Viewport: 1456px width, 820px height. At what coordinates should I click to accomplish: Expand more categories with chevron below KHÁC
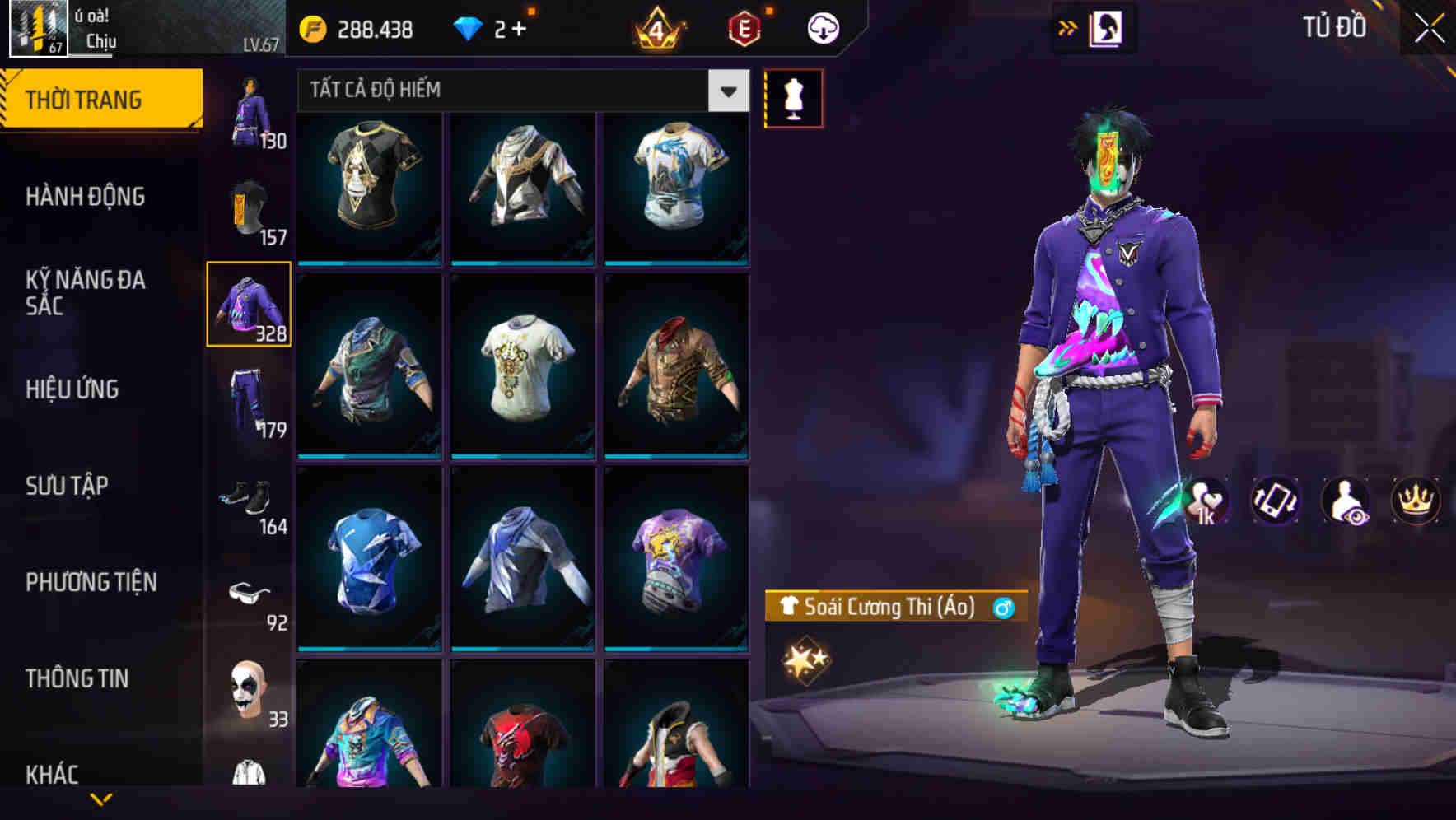tap(101, 797)
